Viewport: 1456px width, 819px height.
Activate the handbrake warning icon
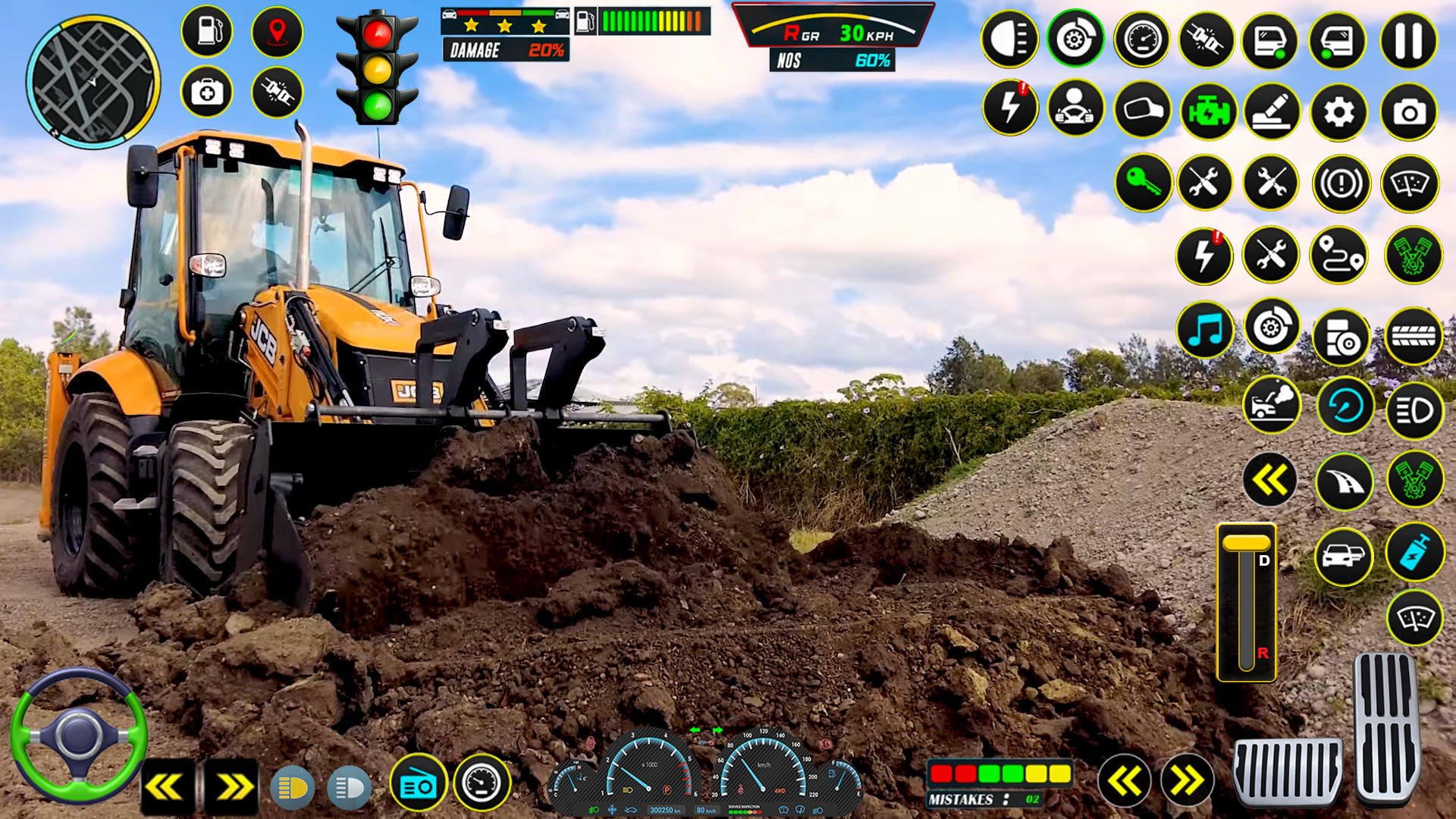(1342, 182)
